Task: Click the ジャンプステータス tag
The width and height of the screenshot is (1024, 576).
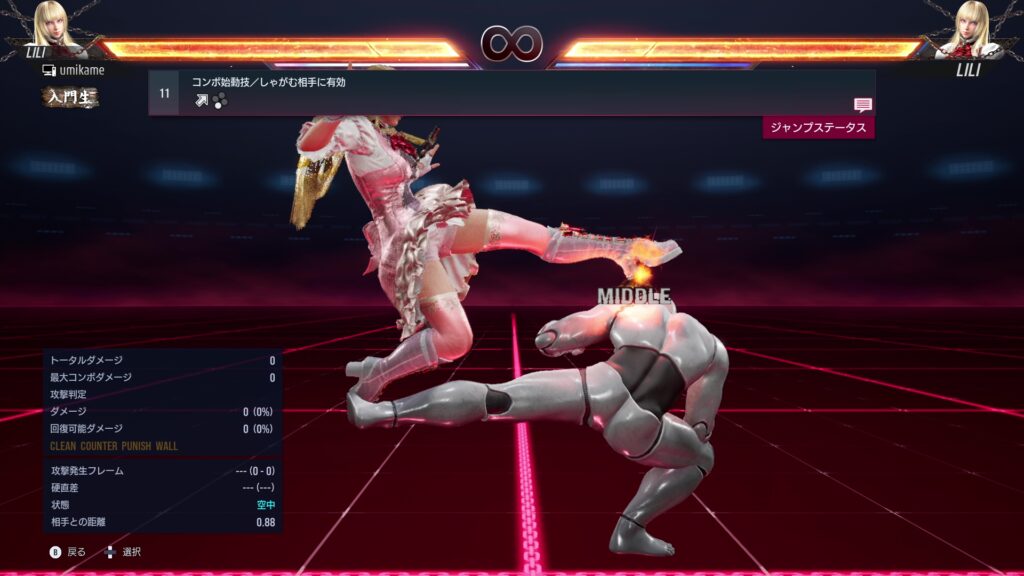Action: (818, 128)
